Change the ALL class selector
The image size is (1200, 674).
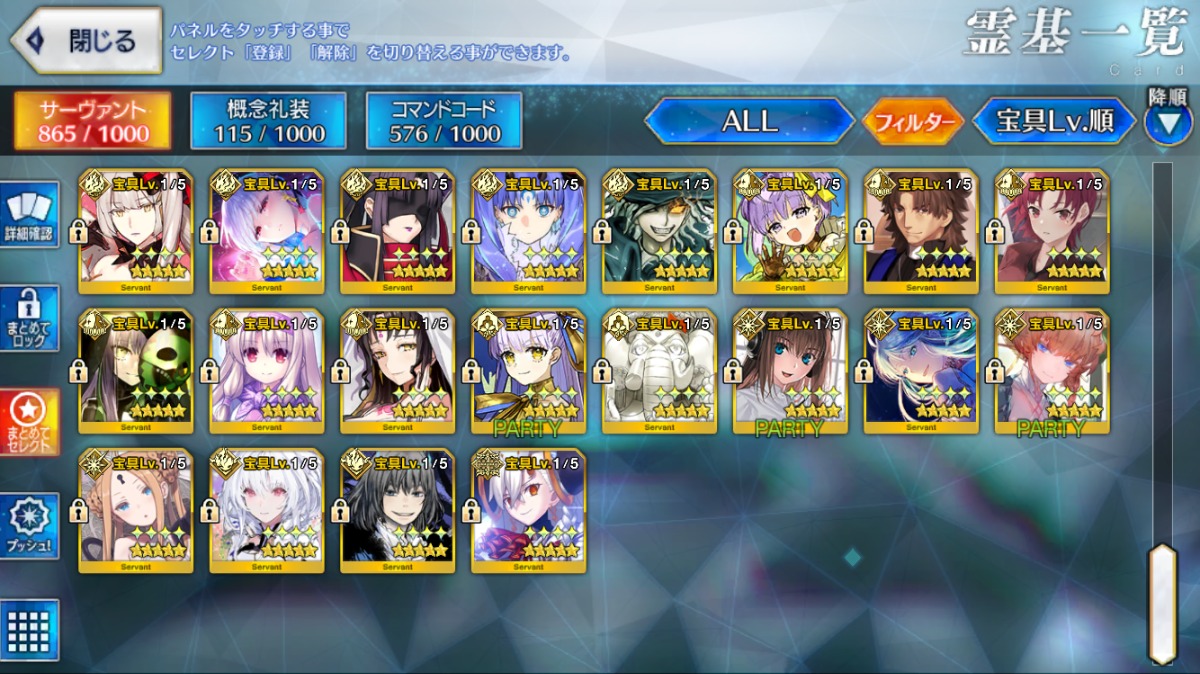click(x=749, y=122)
